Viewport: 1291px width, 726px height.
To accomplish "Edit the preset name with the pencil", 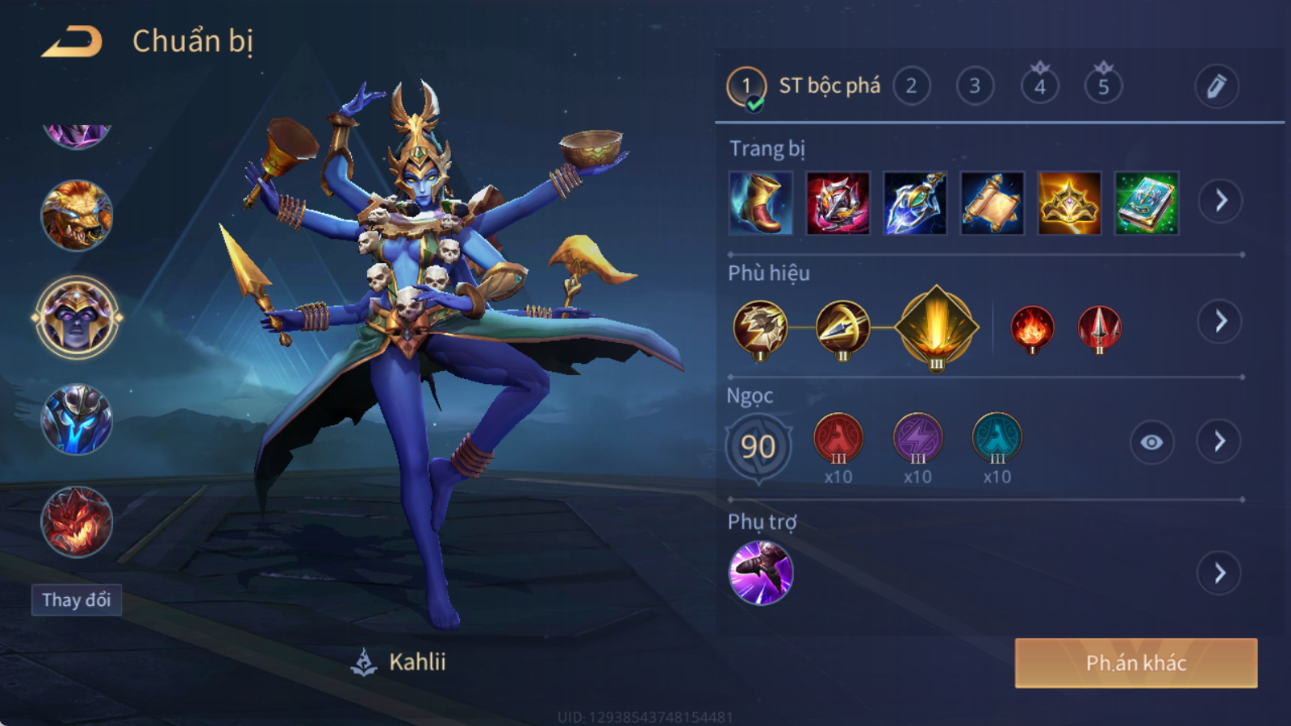I will point(1216,87).
